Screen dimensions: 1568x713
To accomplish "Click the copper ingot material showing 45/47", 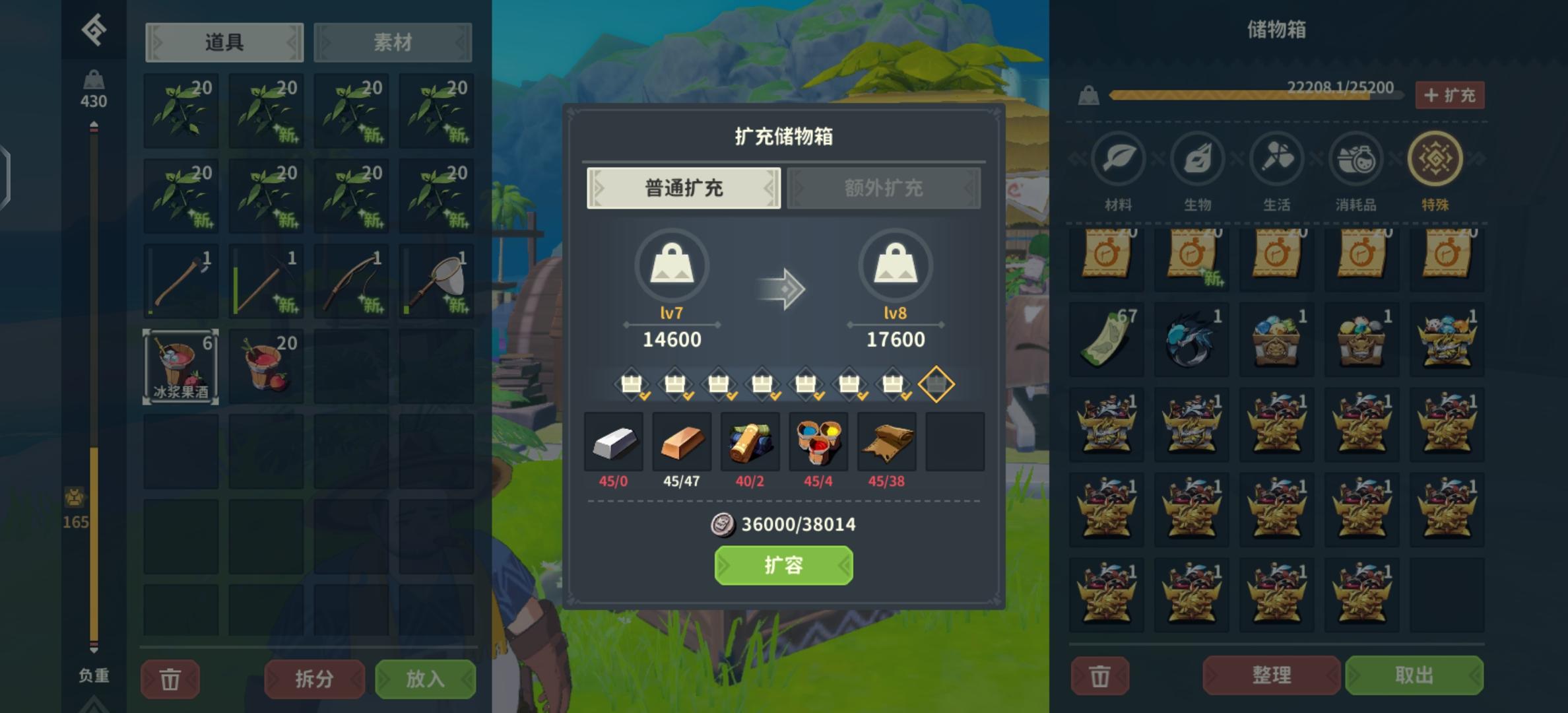I will [x=682, y=442].
